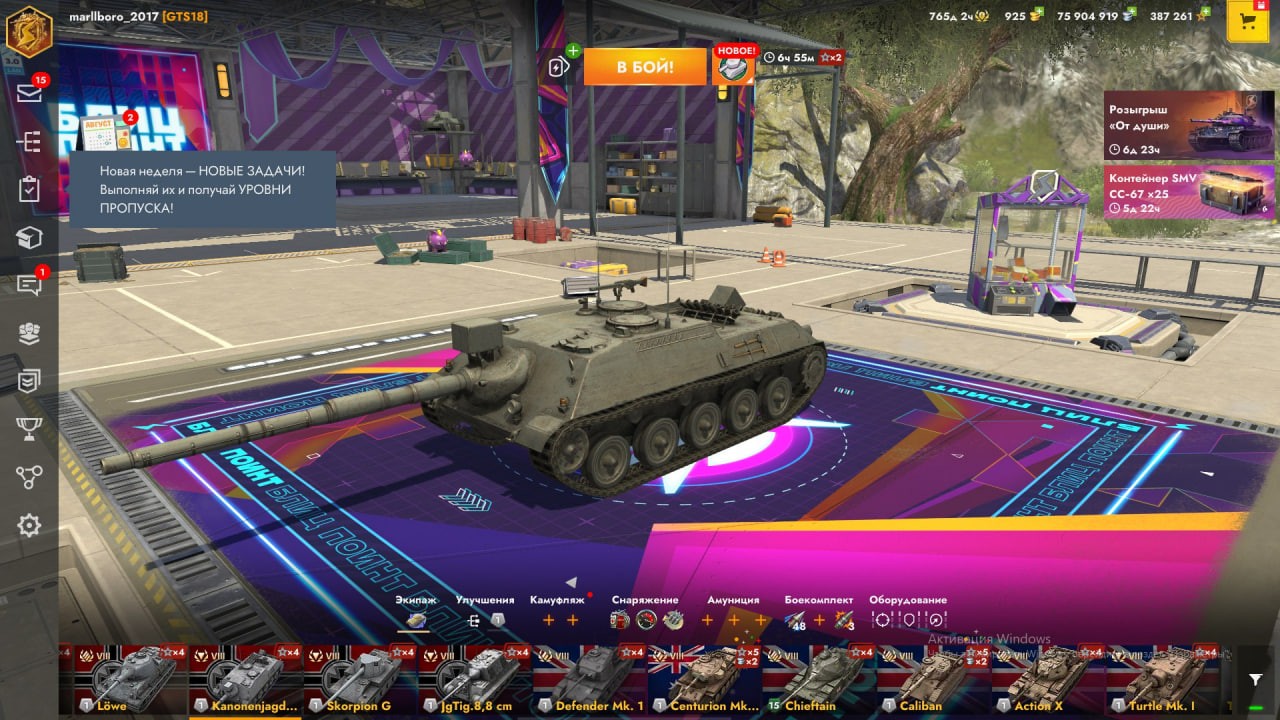Open the battle mode selector marked НОВОЕ!
The image size is (1280, 720).
point(733,66)
